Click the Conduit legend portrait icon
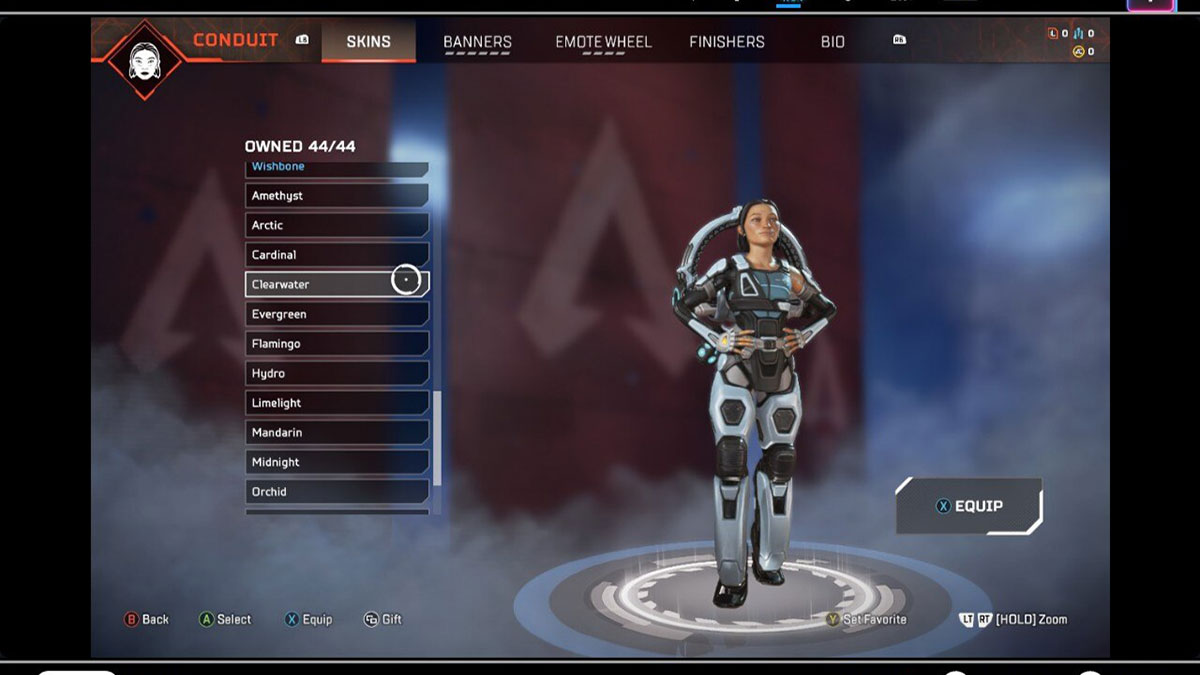Viewport: 1200px width, 675px height. (145, 59)
